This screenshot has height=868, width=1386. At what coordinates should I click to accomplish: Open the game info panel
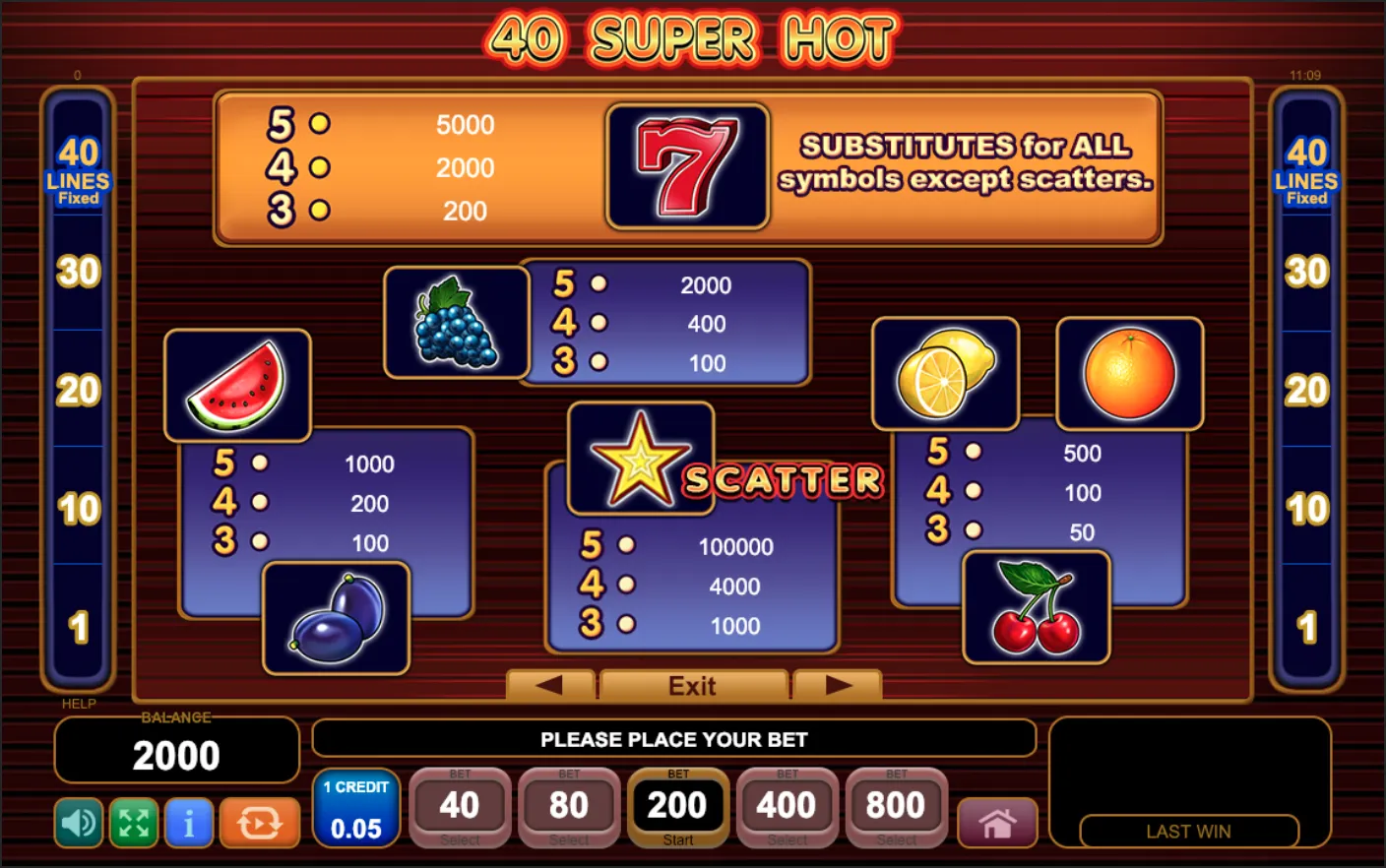click(189, 824)
